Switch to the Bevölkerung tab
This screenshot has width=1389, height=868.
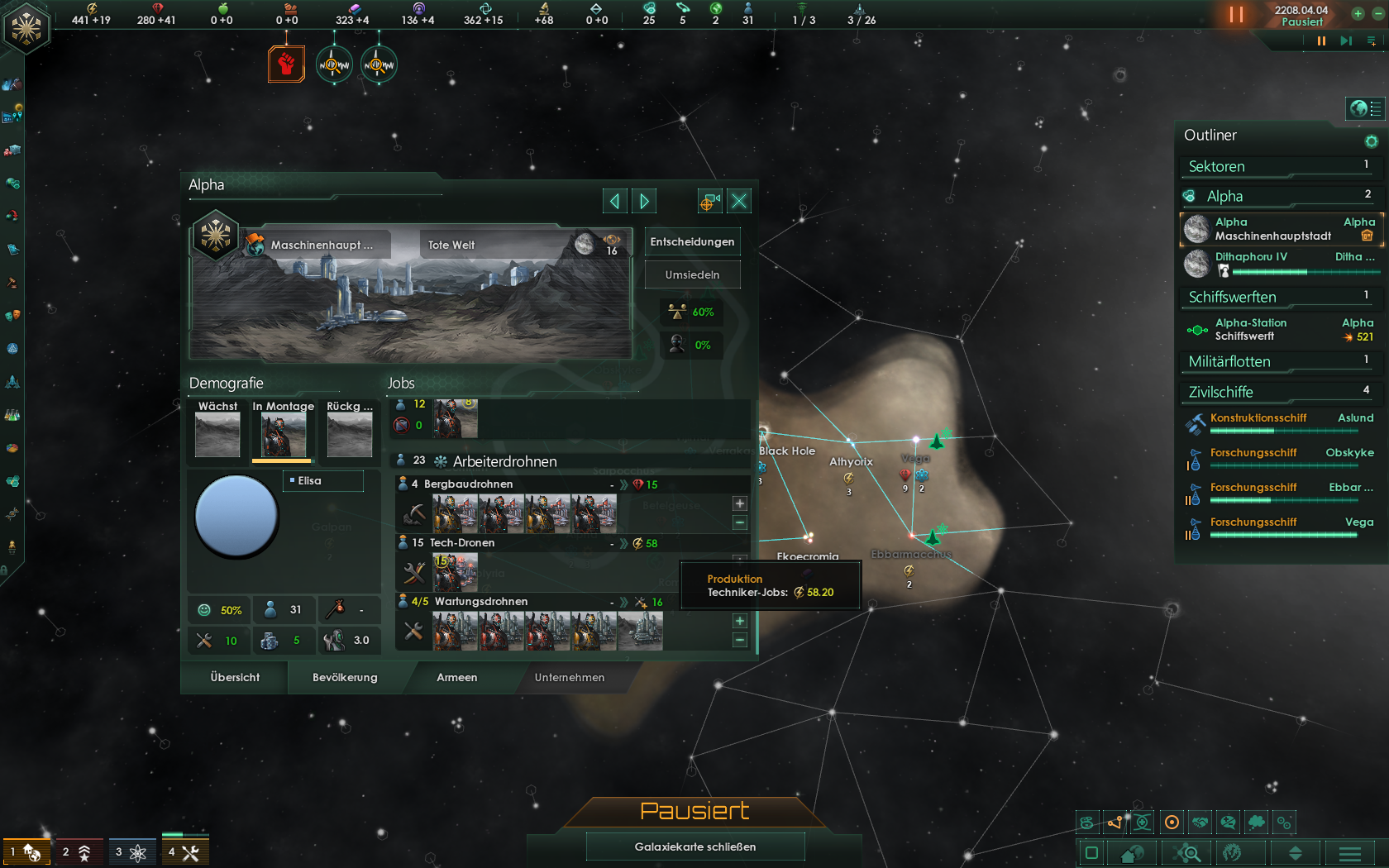(x=345, y=678)
